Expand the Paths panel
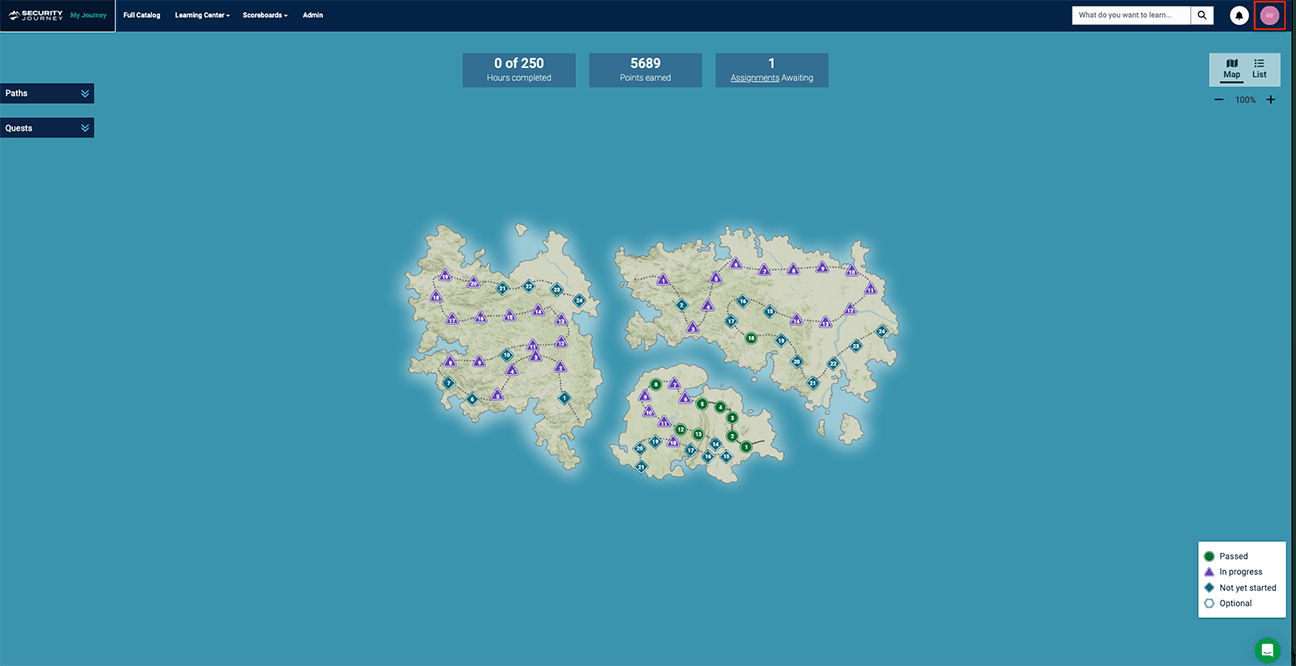Image resolution: width=1296 pixels, height=666 pixels. pyautogui.click(x=47, y=93)
